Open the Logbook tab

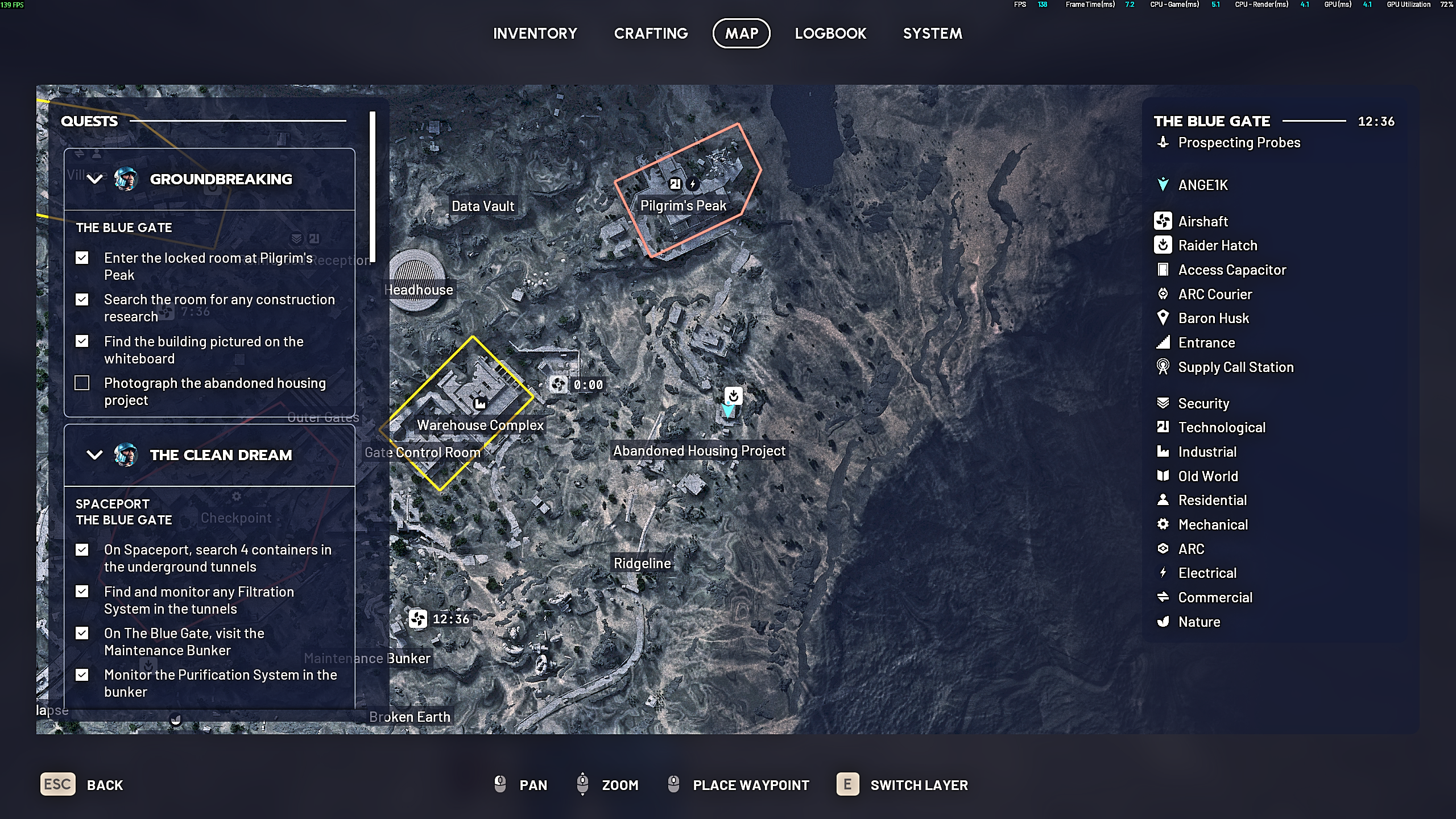[830, 34]
